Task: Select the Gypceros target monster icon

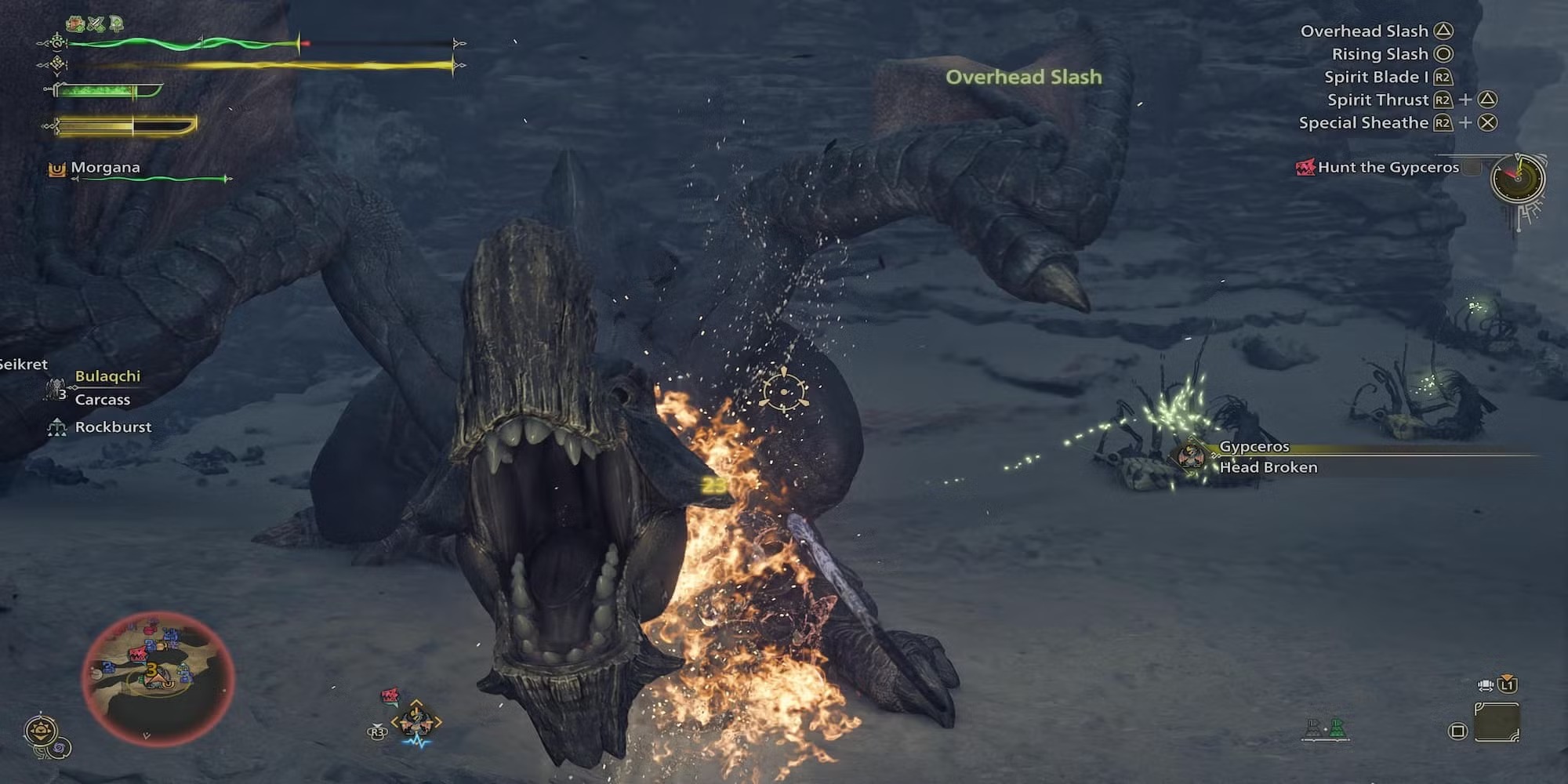Action: tap(1191, 456)
